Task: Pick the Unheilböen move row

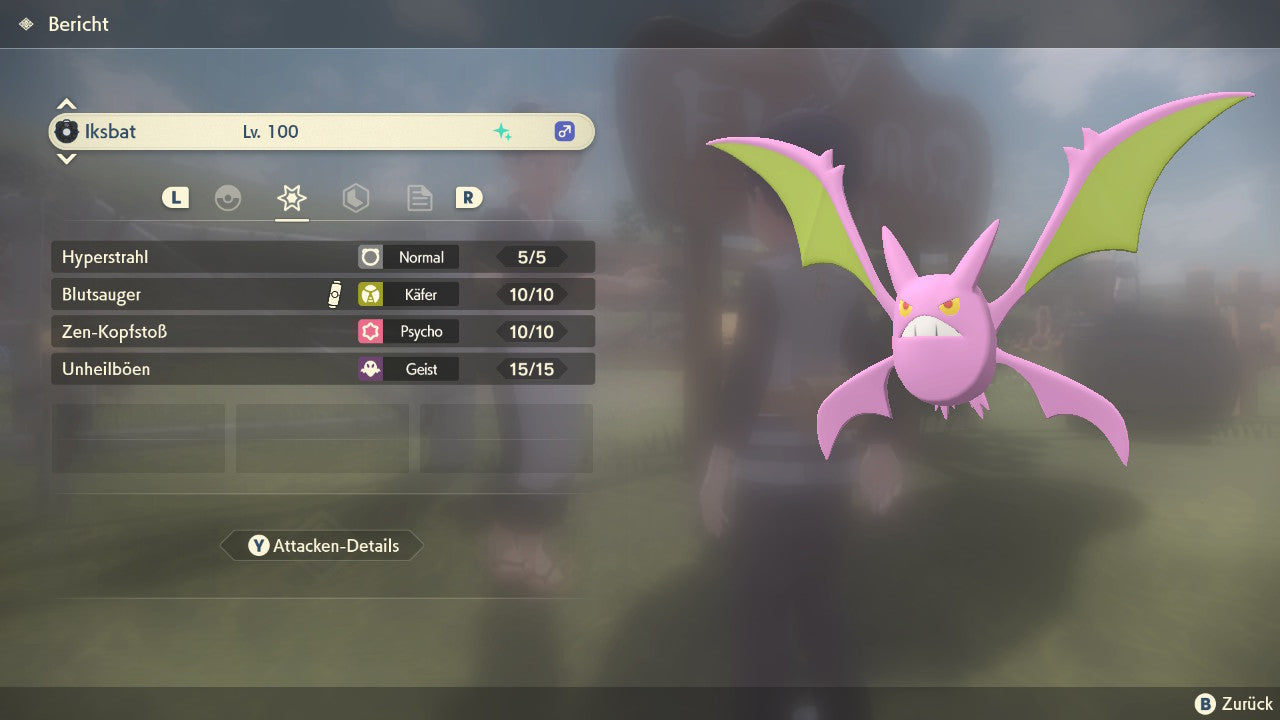Action: coord(322,369)
